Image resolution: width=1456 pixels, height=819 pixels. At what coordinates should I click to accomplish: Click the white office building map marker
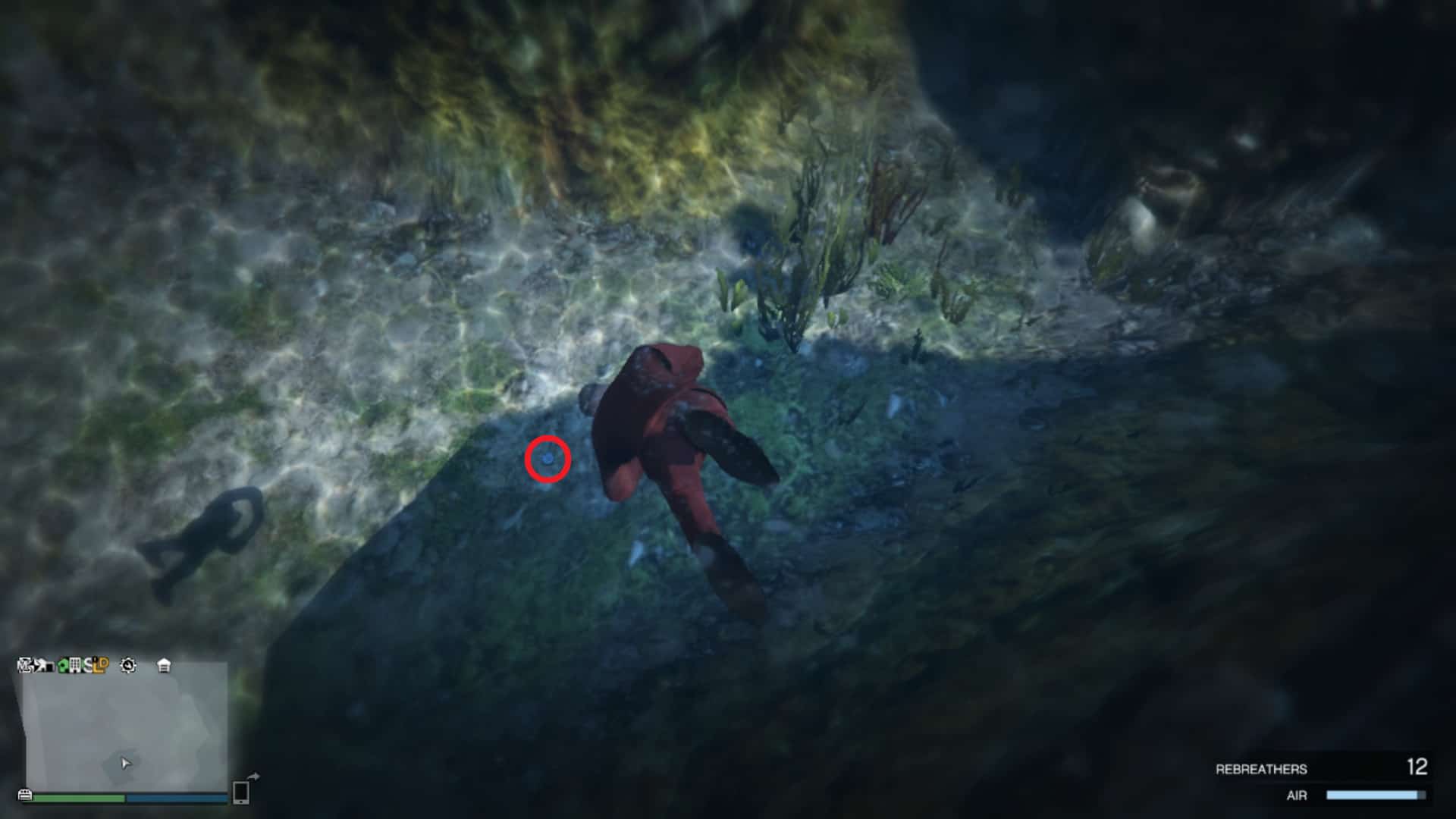point(74,666)
